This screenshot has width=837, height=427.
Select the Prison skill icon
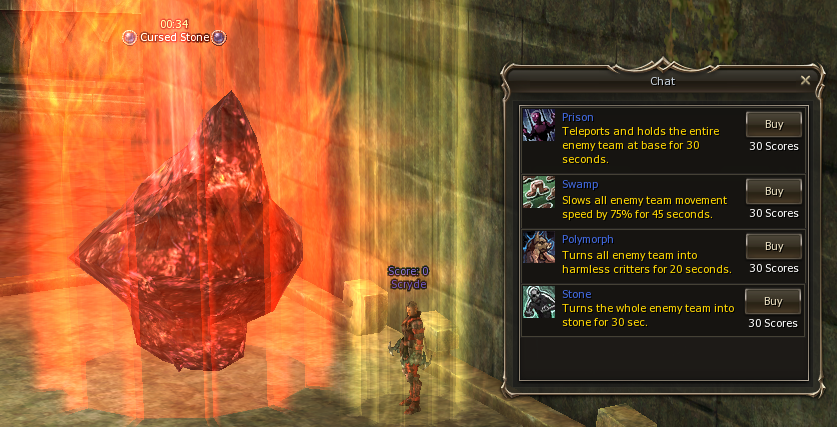click(x=539, y=125)
